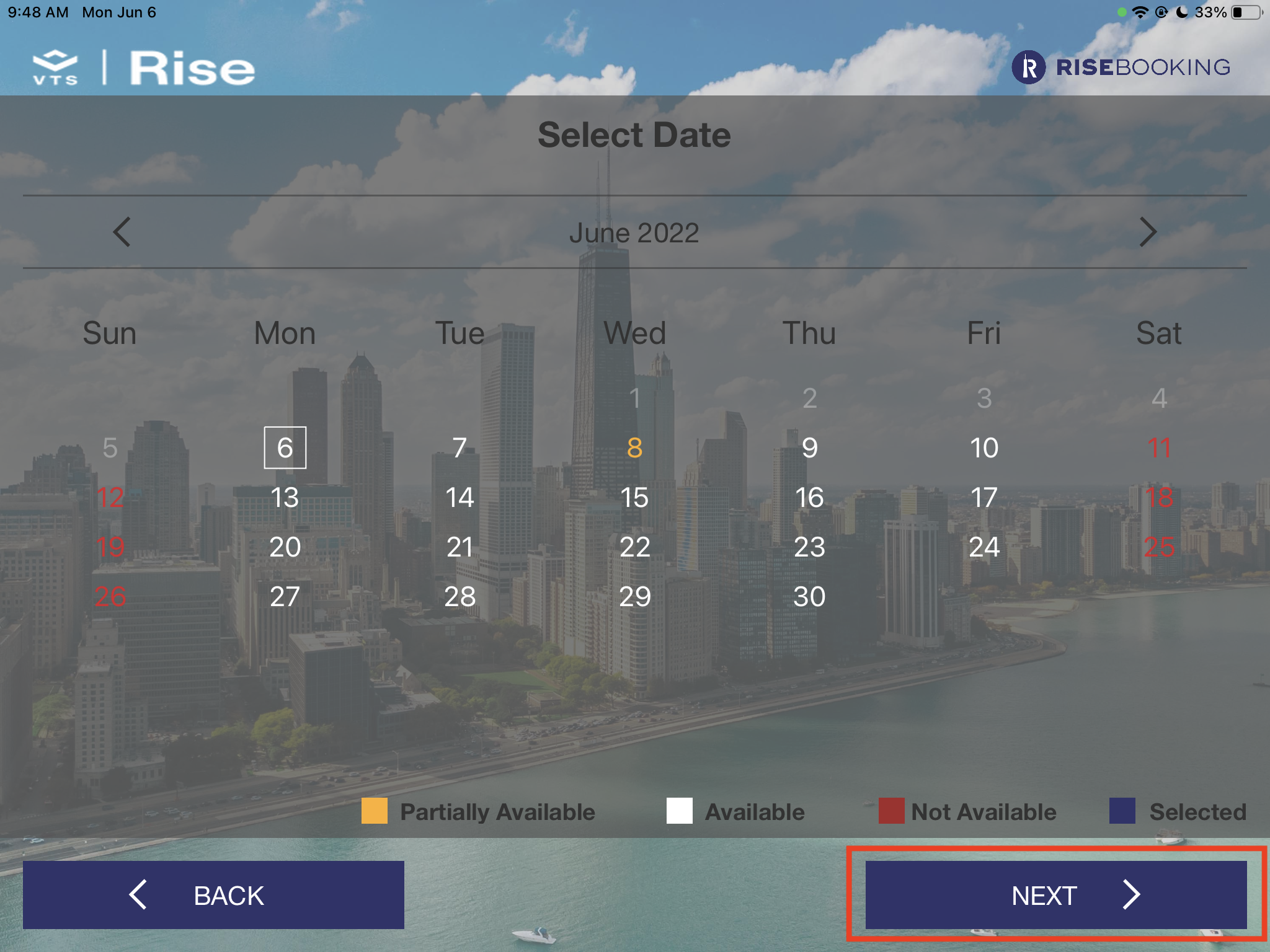Select Monday June 13

coord(285,497)
